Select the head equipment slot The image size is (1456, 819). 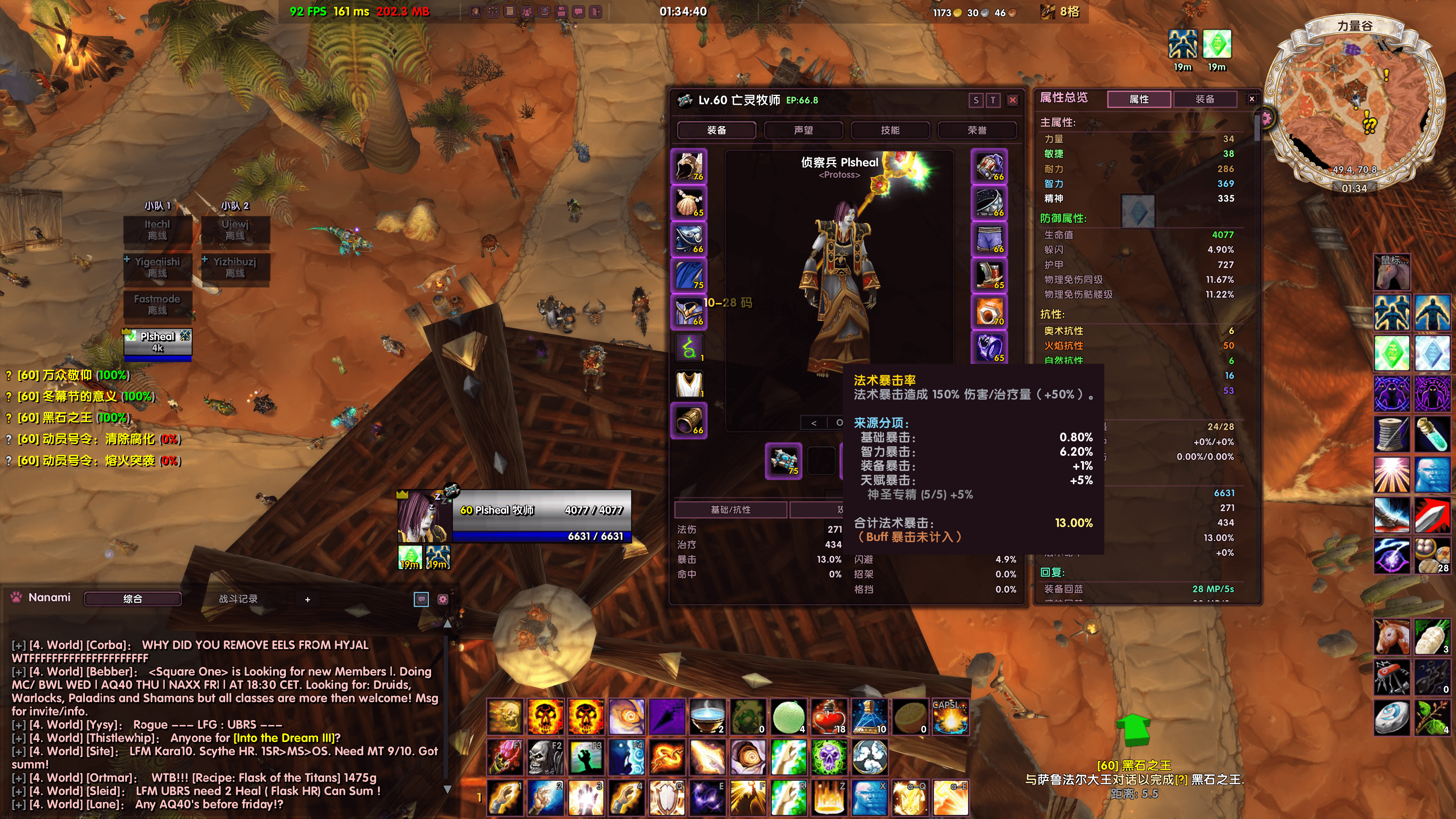coord(689,166)
